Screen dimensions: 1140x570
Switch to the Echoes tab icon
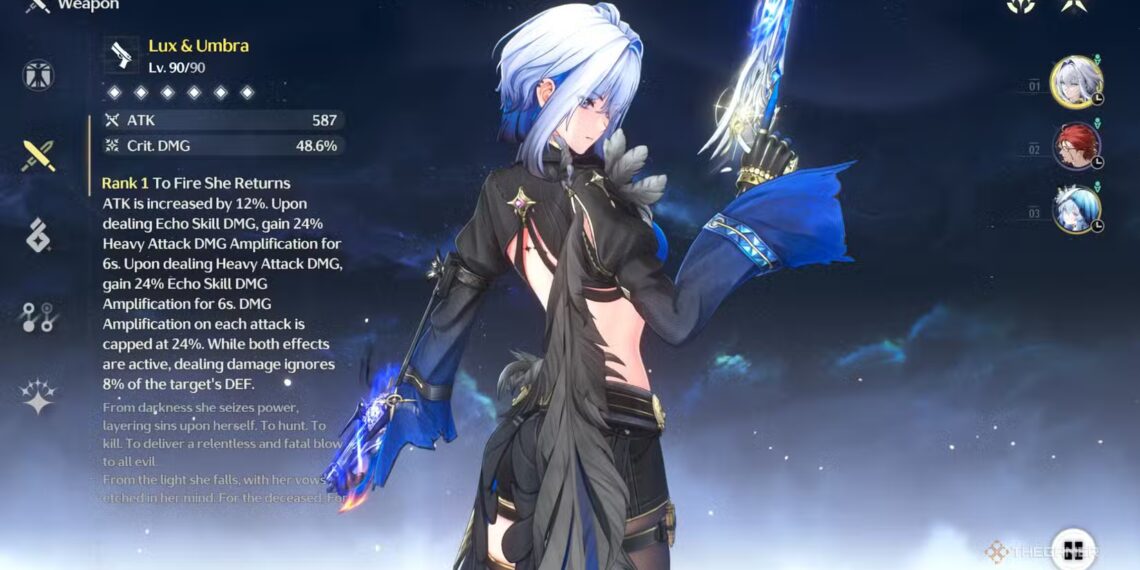(38, 235)
